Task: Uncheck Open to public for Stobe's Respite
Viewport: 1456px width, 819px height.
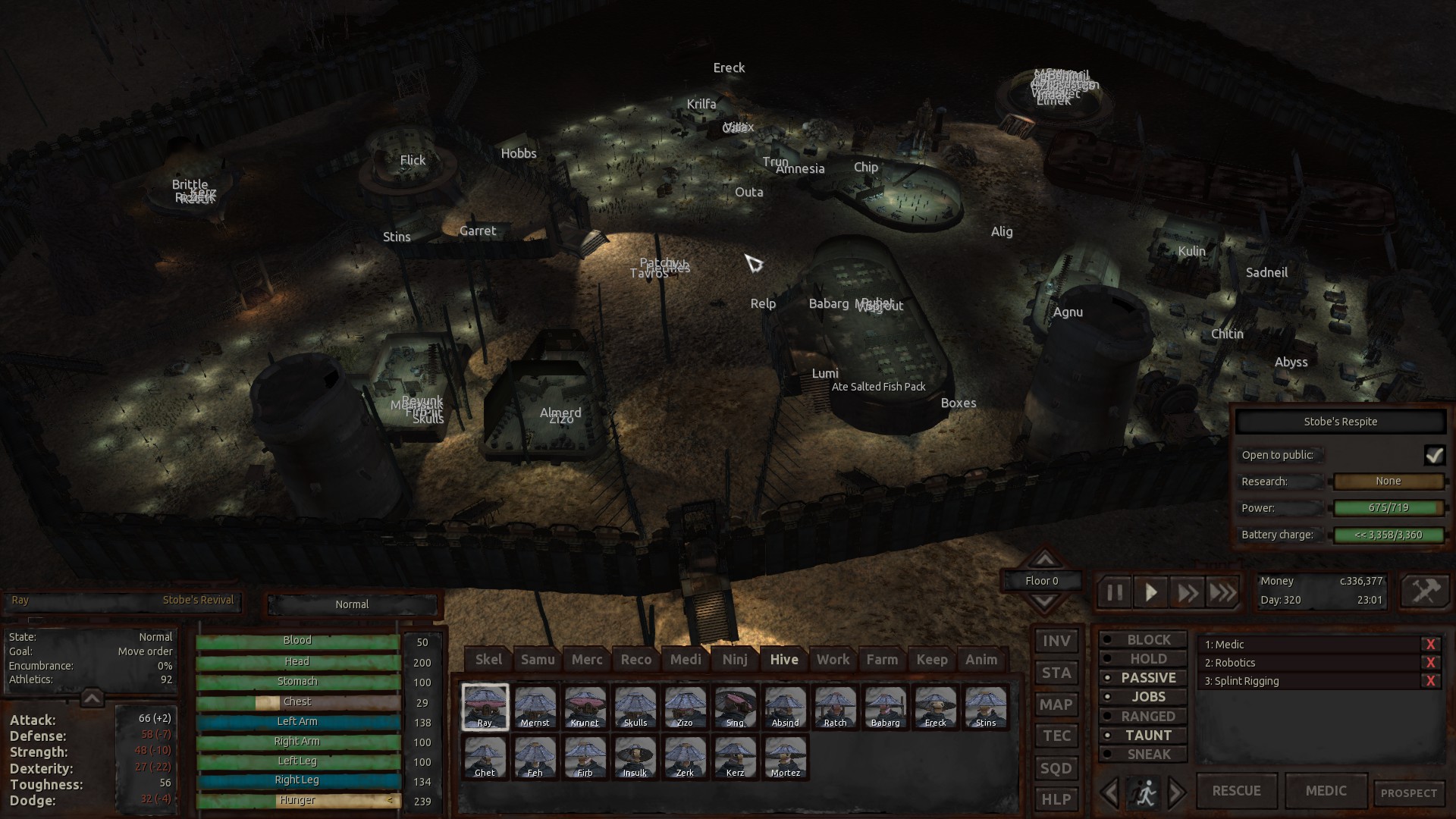Action: pos(1436,455)
